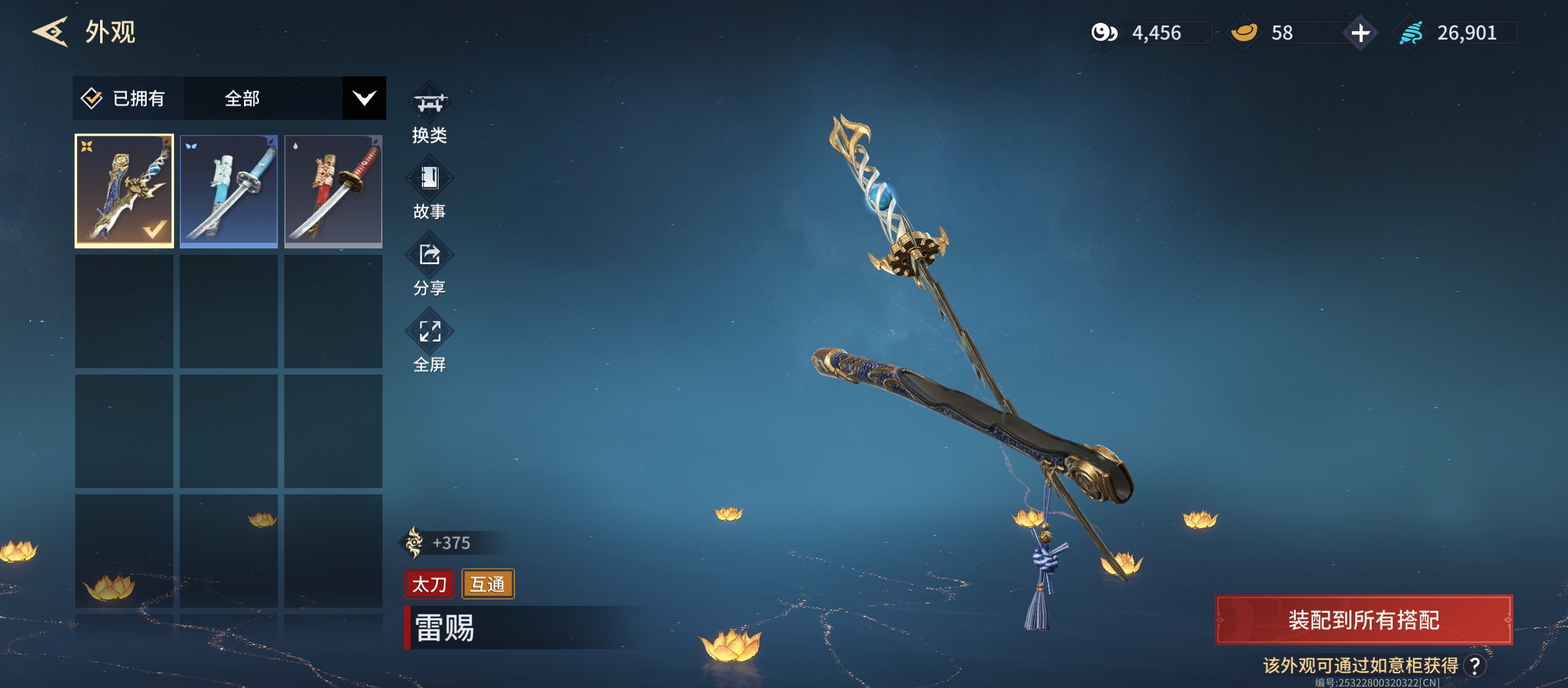This screenshot has width=1568, height=688.
Task: Click the red 太刀 weapon tag
Action: pos(429,584)
